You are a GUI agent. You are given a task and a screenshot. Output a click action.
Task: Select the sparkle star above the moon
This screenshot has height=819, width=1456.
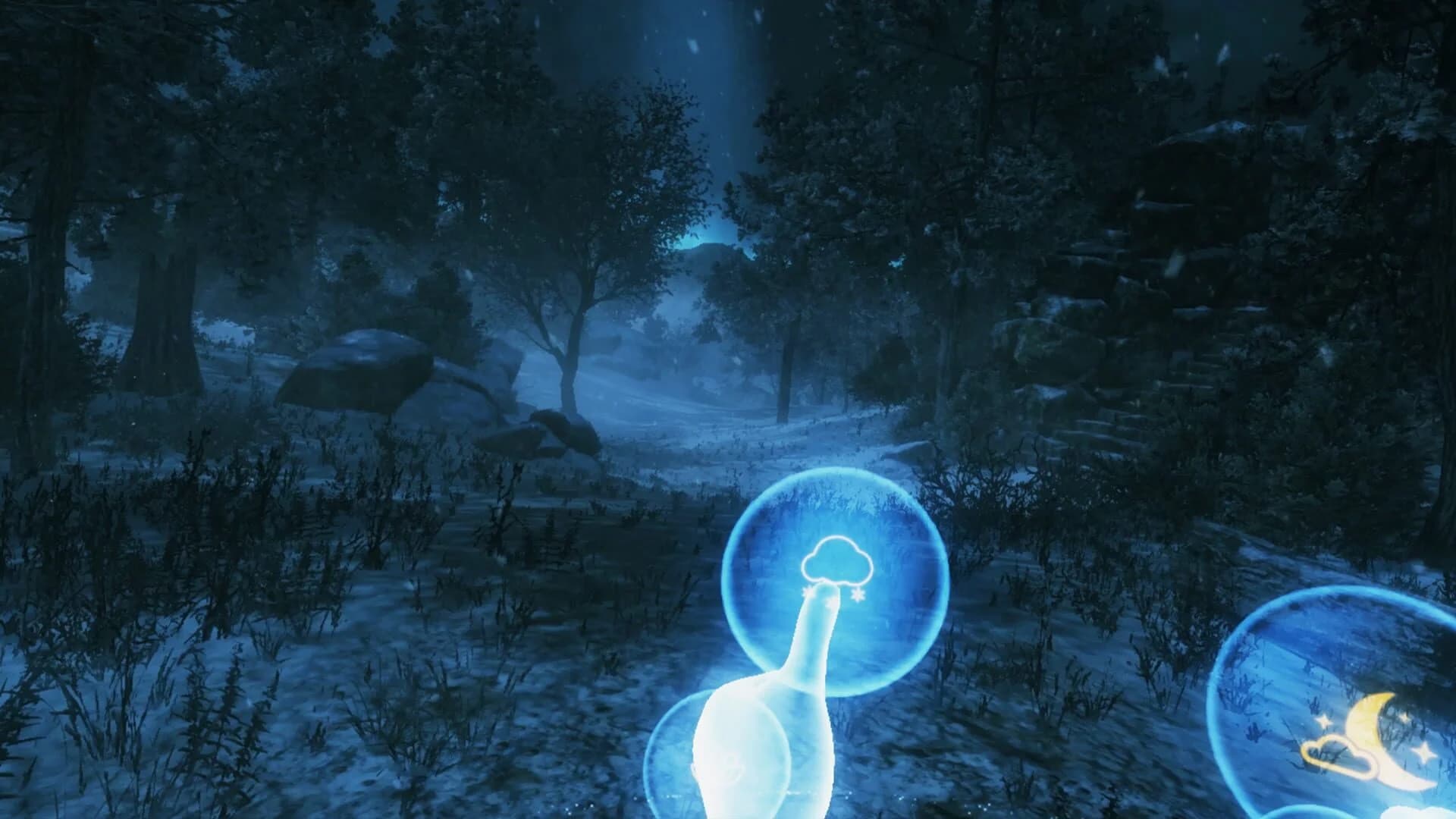click(1404, 717)
